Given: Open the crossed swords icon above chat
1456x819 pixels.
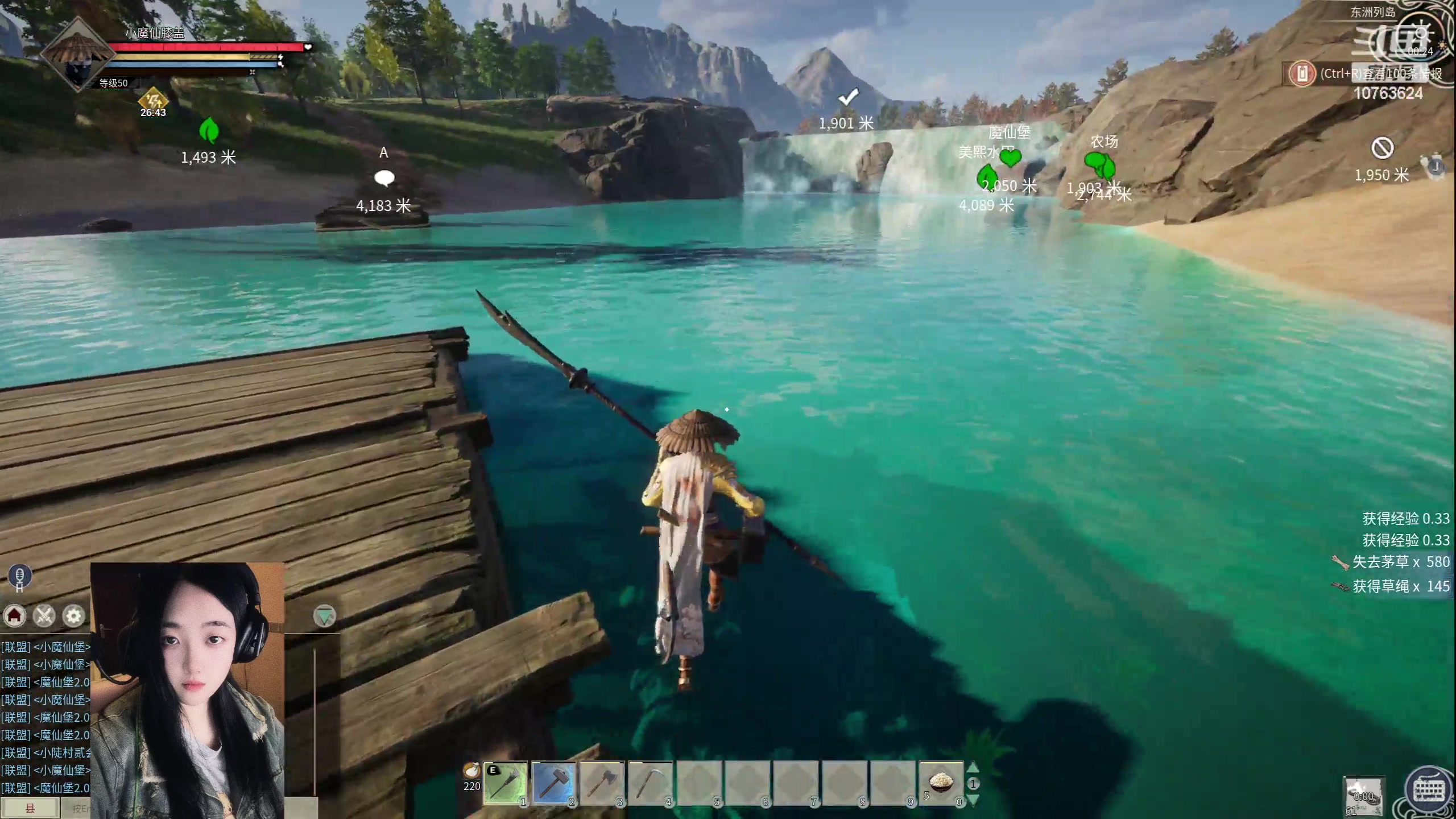Looking at the screenshot, I should click(x=44, y=615).
